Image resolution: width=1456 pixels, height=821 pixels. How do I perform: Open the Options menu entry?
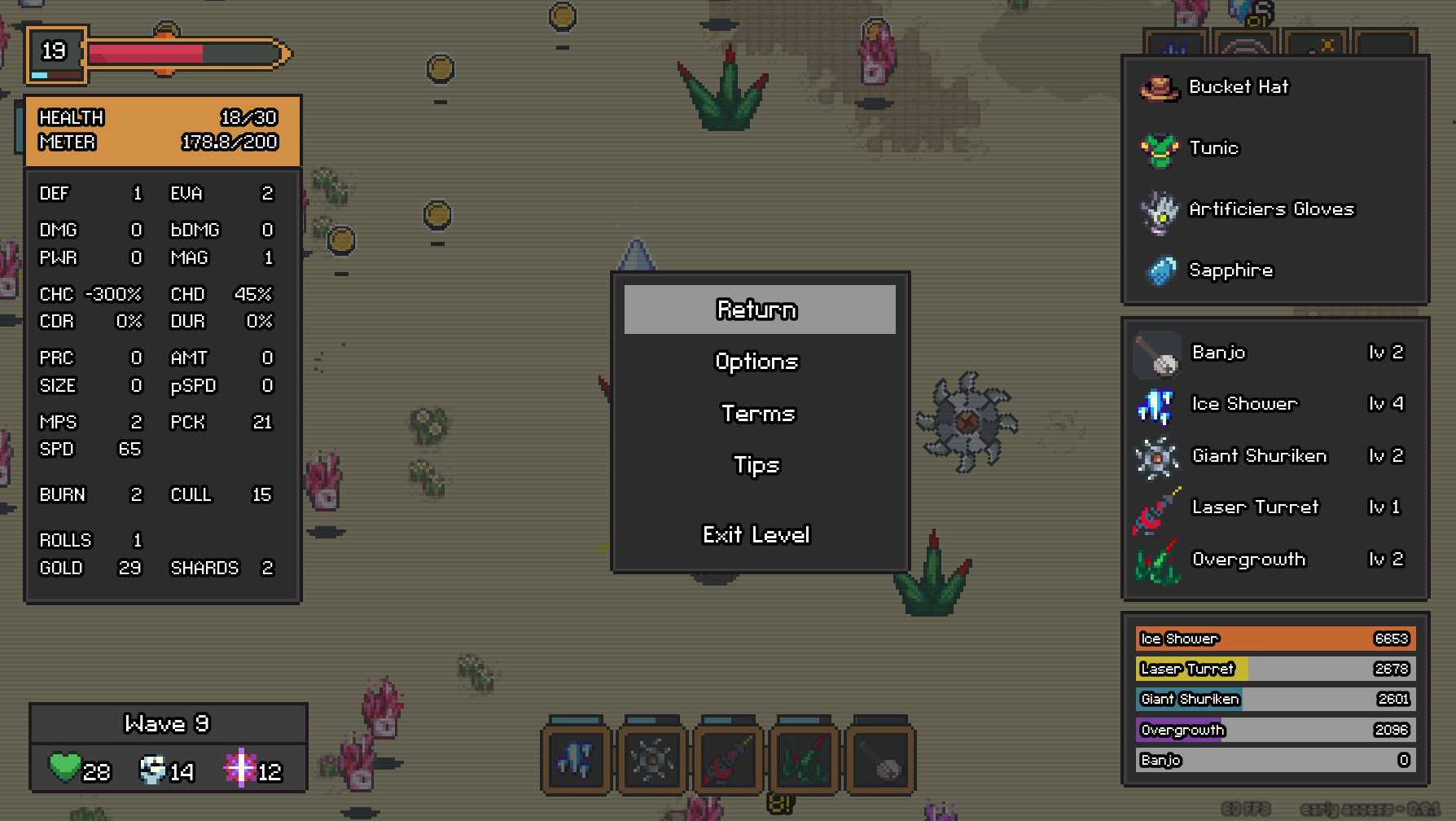point(757,361)
